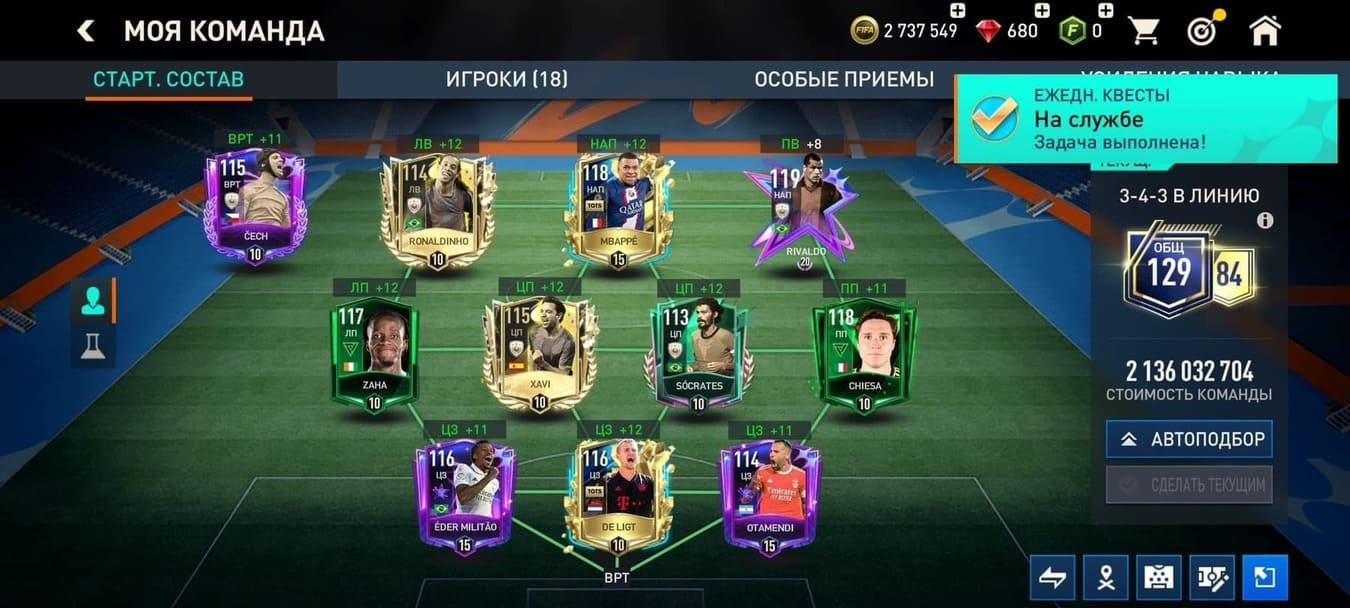The width and height of the screenshot is (1350, 608).
Task: Open the shopping cart store
Action: pos(1144,31)
